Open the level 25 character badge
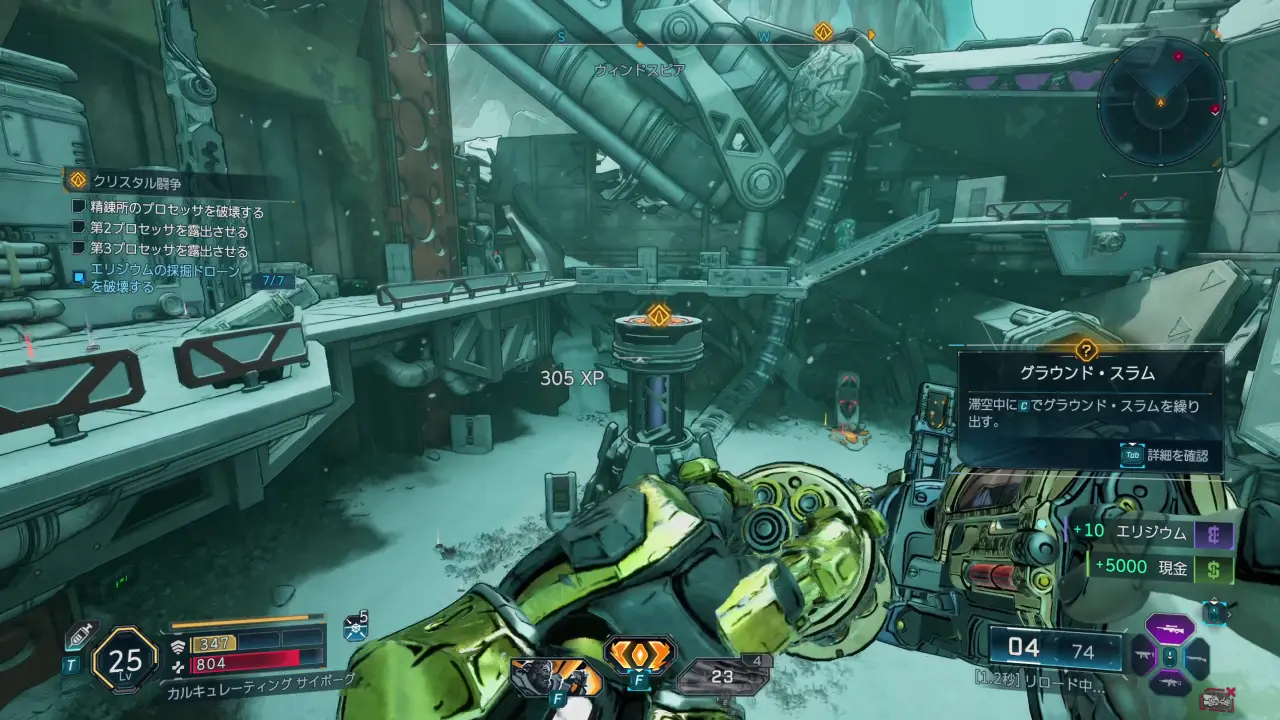Viewport: 1280px width, 720px height. click(x=126, y=659)
